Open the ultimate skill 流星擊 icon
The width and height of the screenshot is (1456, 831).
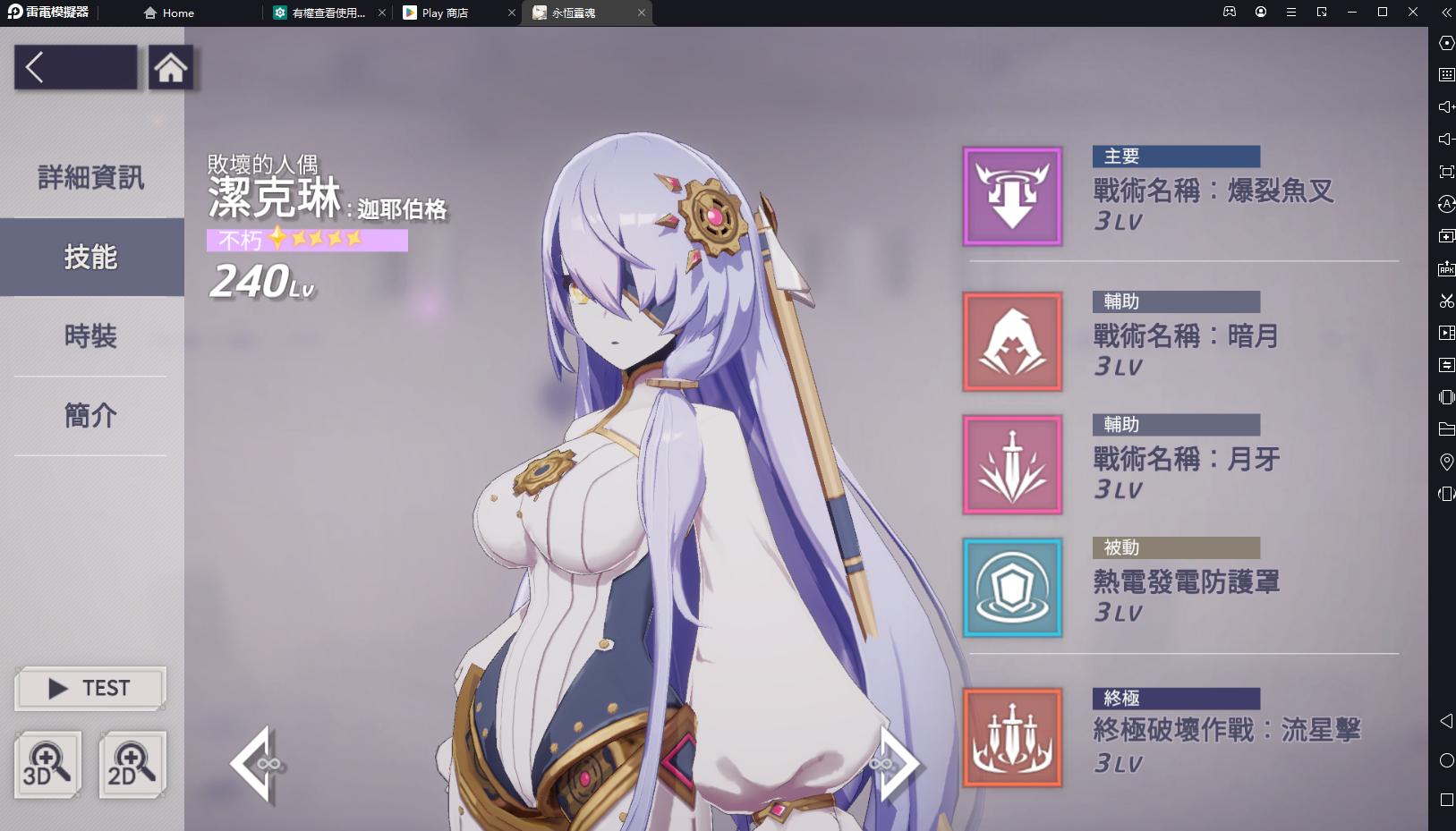(1011, 737)
